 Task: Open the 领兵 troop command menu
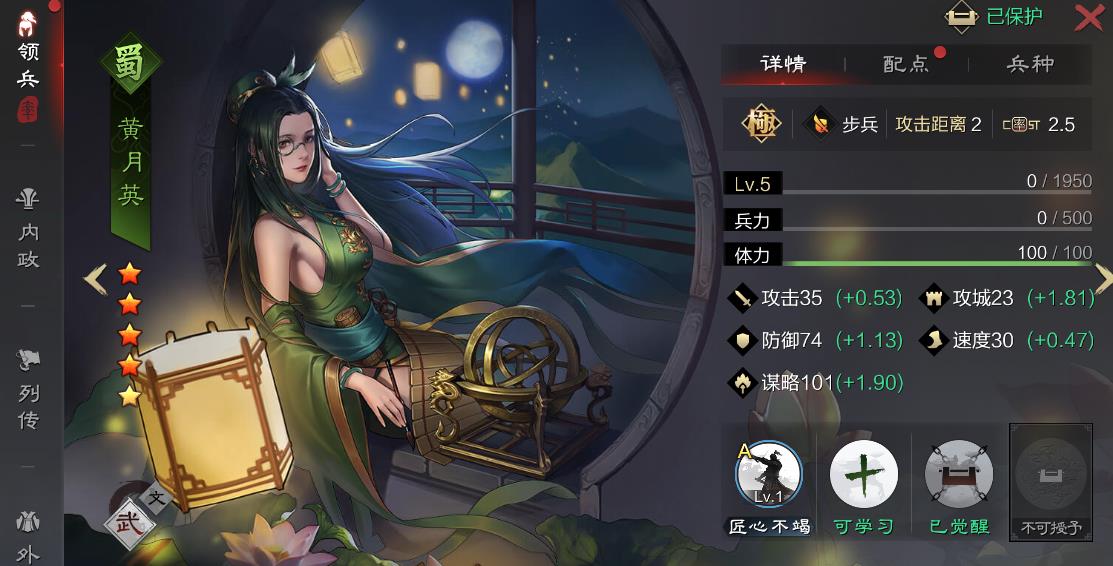[28, 65]
